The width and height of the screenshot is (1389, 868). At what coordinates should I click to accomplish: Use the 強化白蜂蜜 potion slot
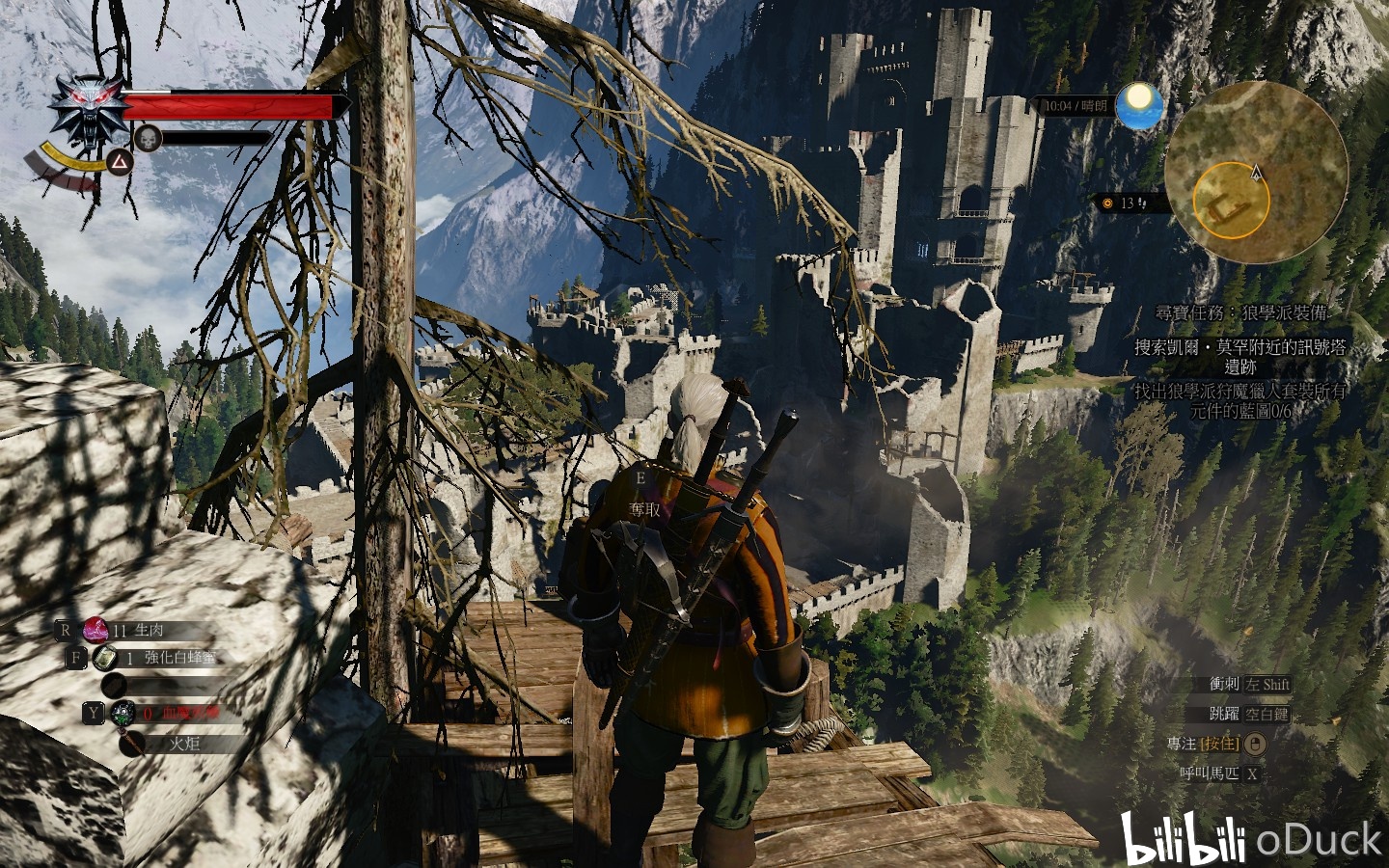[x=104, y=658]
